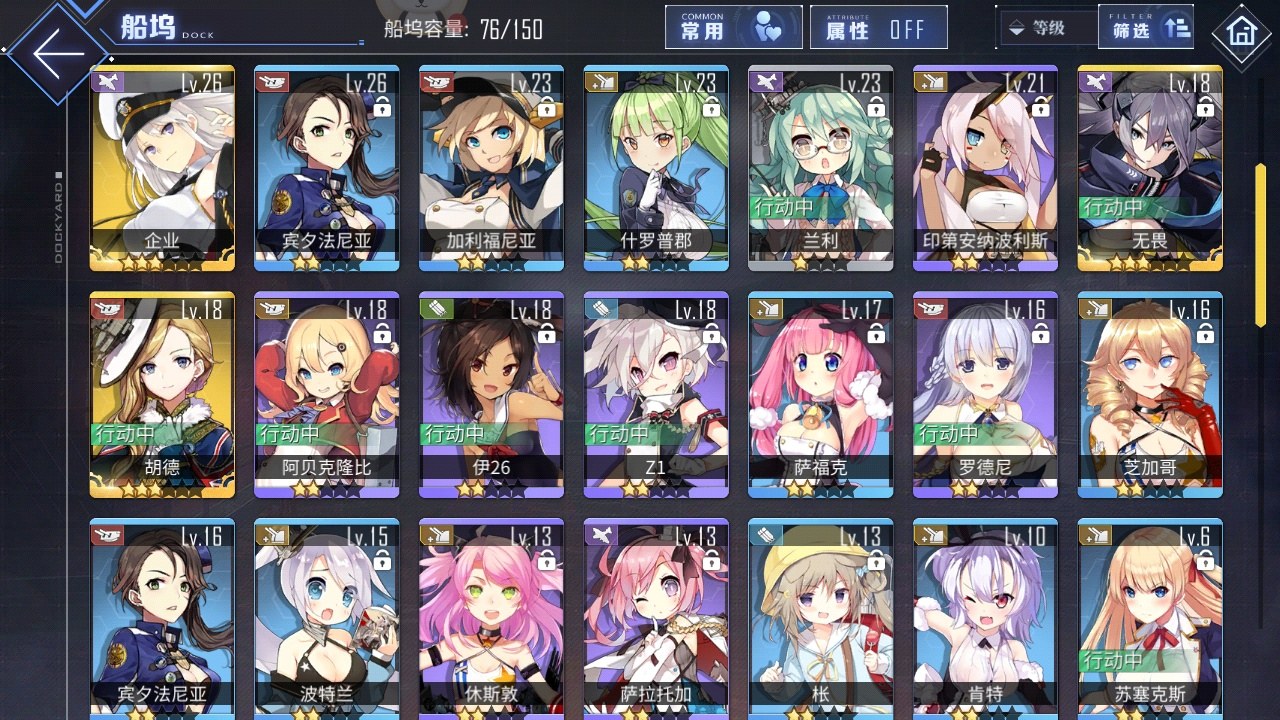
Task: Select the 什罗普郡 ship card
Action: pos(656,168)
